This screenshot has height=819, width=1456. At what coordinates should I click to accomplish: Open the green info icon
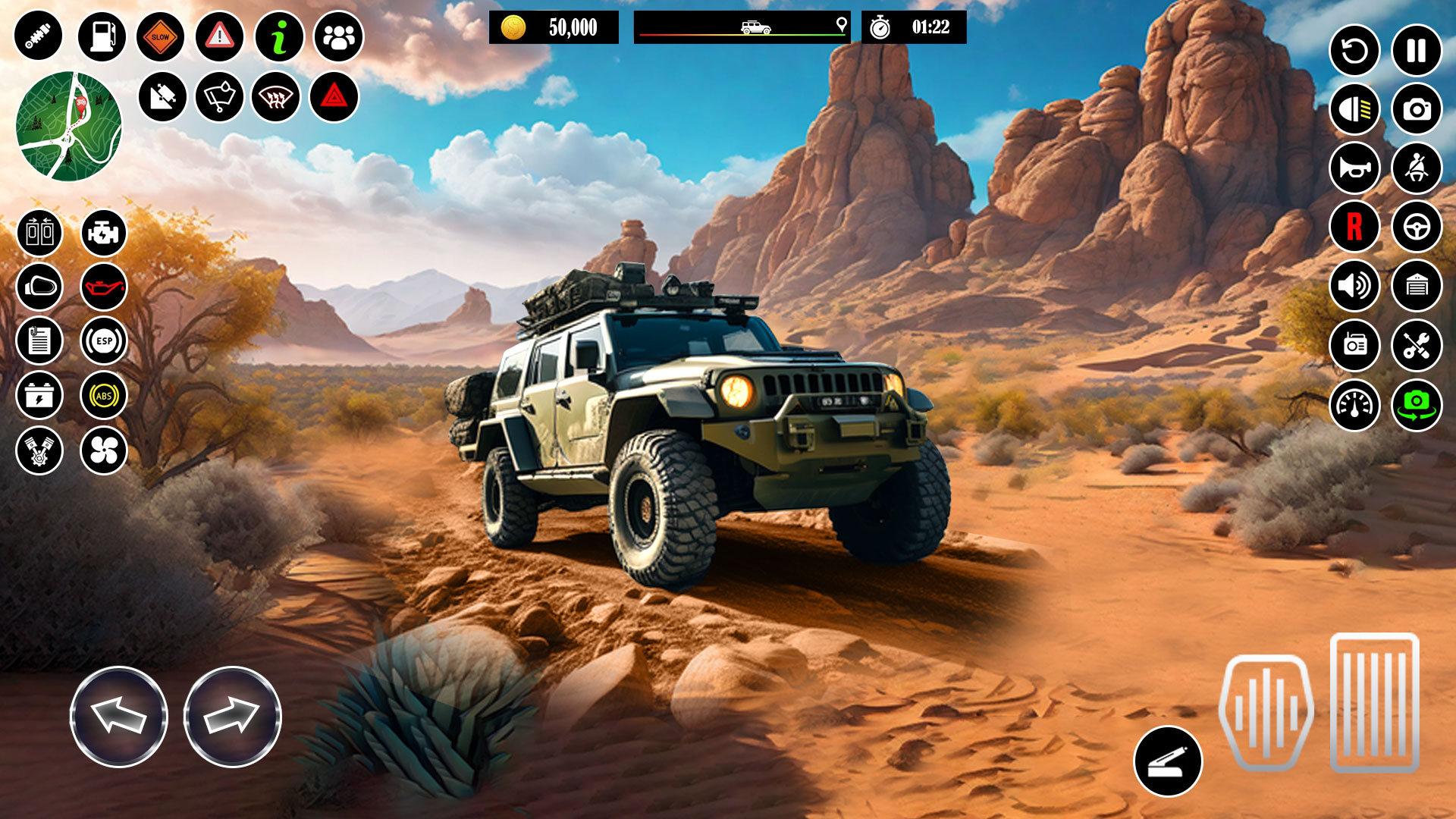click(x=281, y=36)
